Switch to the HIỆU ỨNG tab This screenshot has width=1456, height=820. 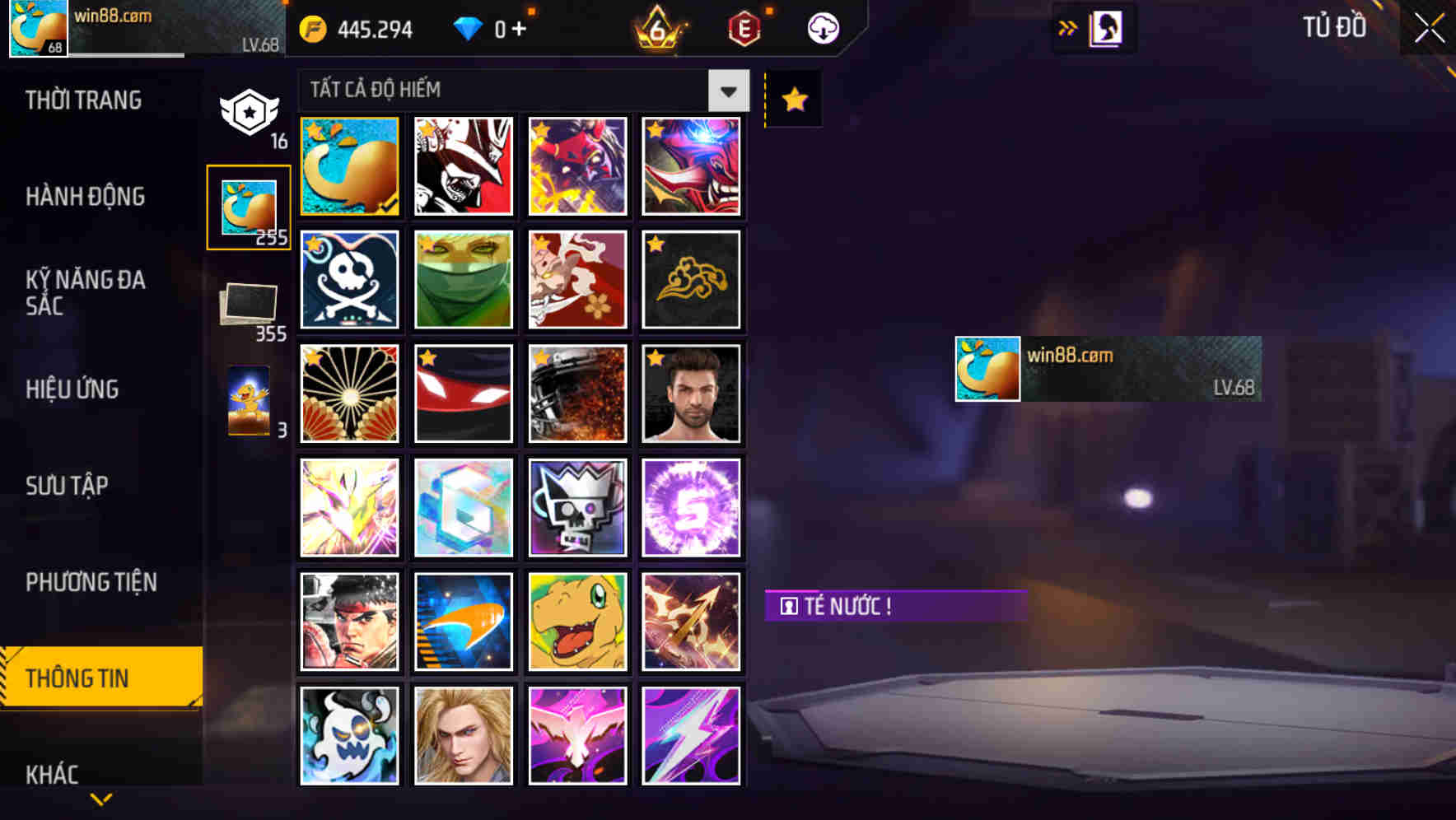click(x=74, y=389)
